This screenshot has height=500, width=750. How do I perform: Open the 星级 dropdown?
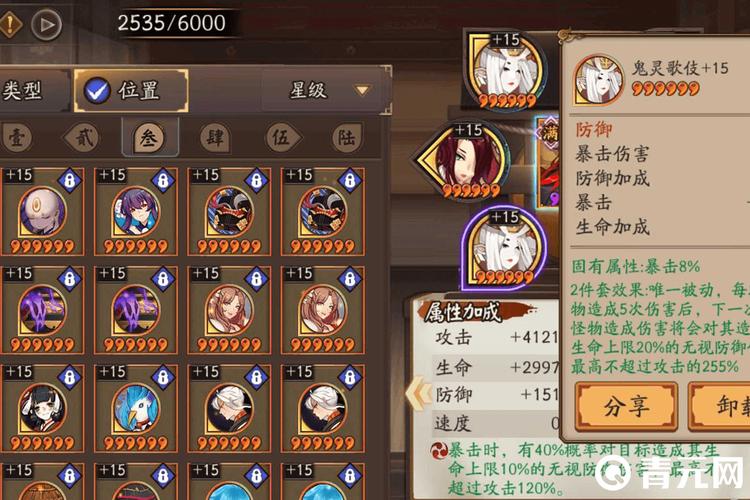[327, 91]
